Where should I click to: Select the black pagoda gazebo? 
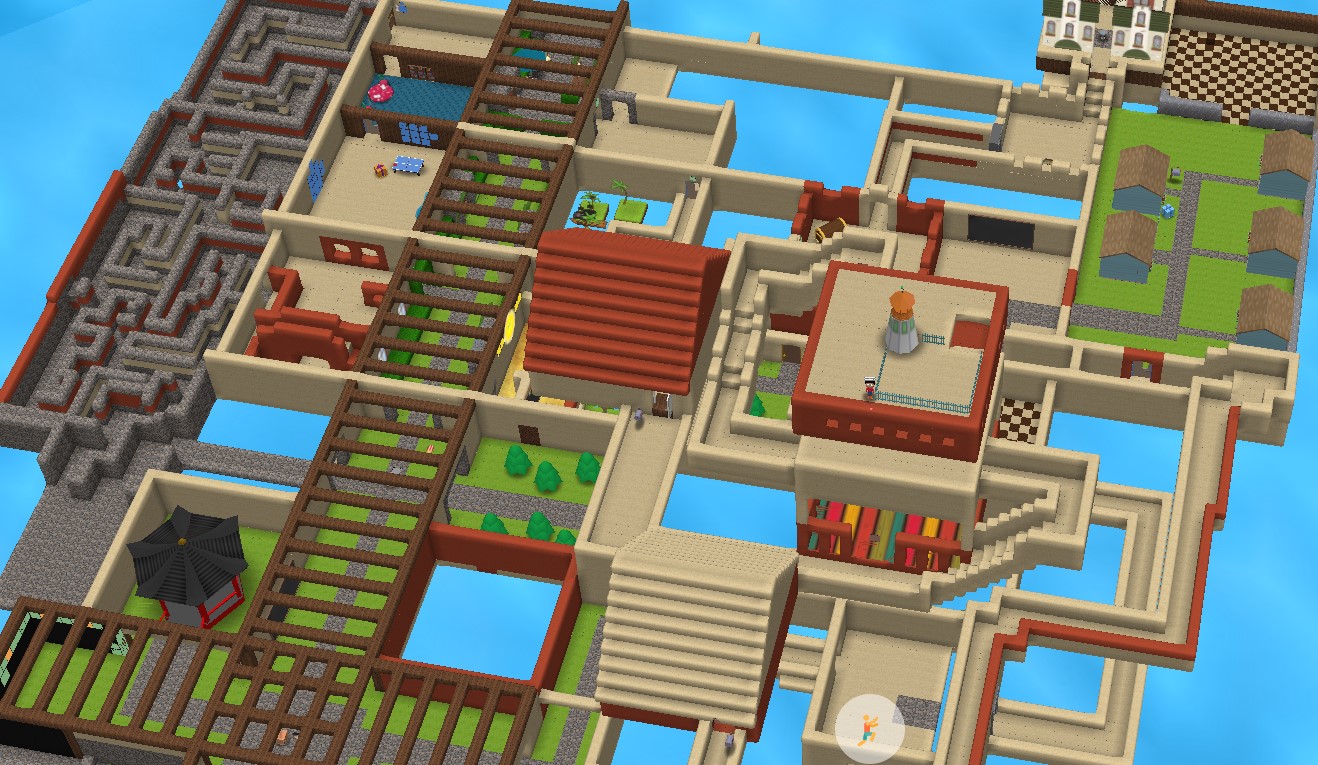coord(186,555)
